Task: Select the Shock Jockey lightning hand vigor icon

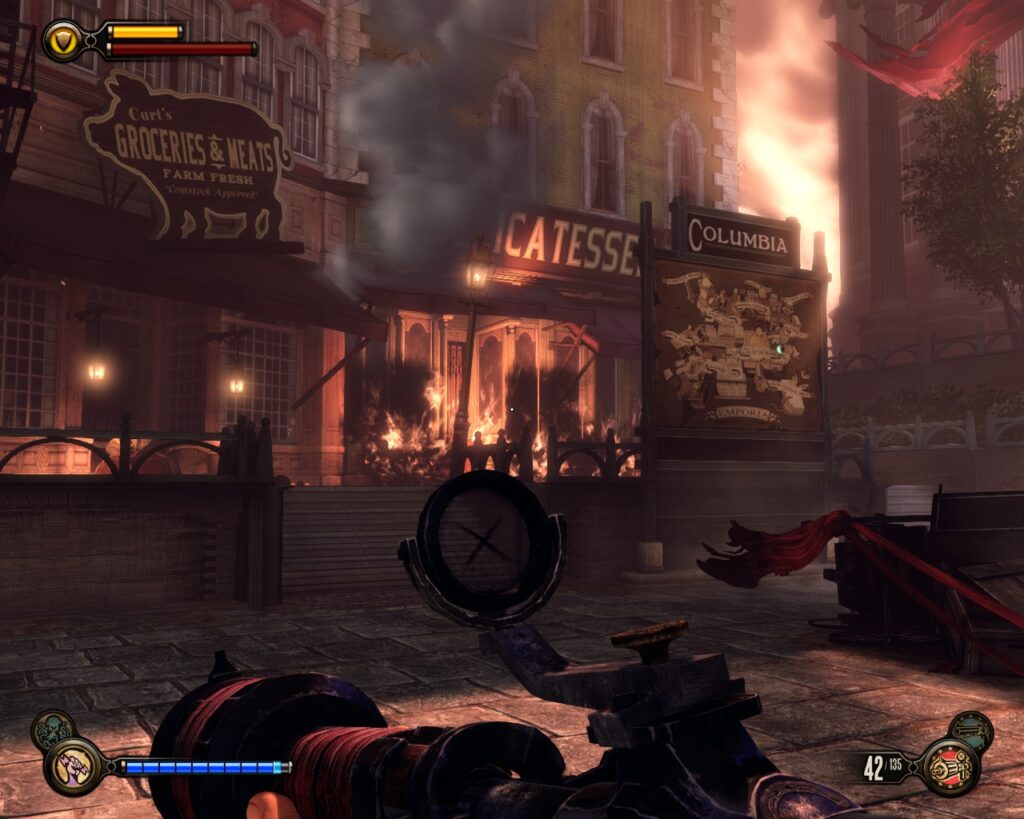Action: click(73, 767)
